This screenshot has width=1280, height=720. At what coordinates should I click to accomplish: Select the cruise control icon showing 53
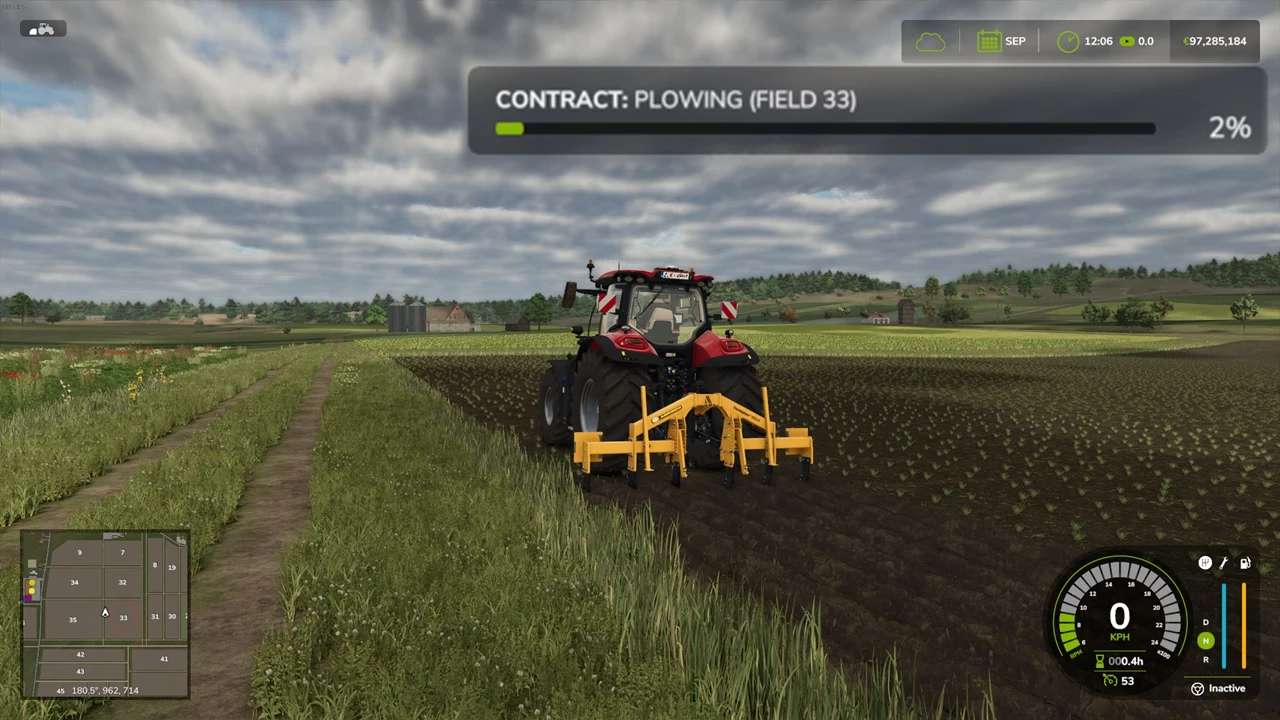point(1109,681)
